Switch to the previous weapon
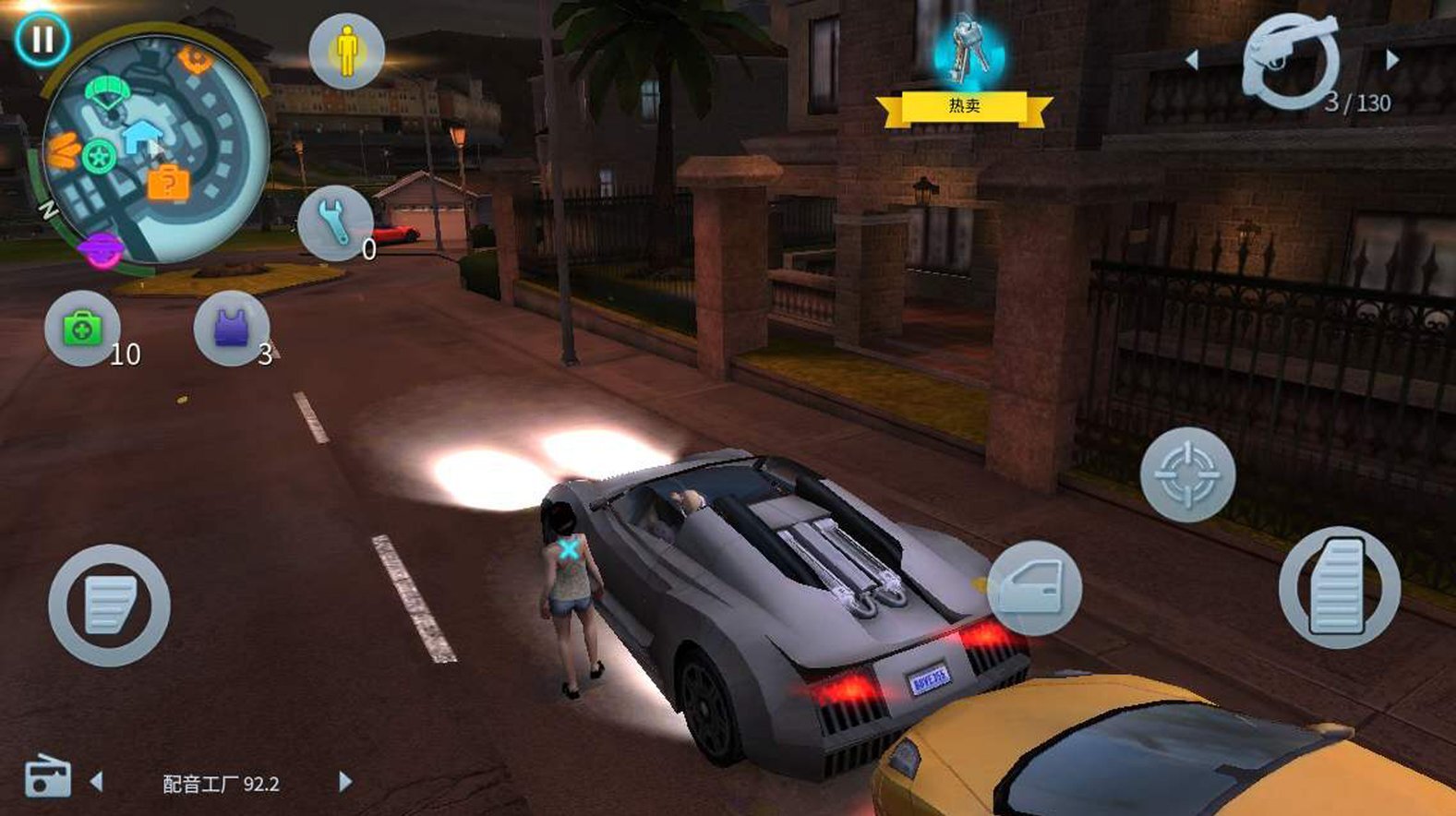Viewport: 1456px width, 816px height. (1192, 60)
